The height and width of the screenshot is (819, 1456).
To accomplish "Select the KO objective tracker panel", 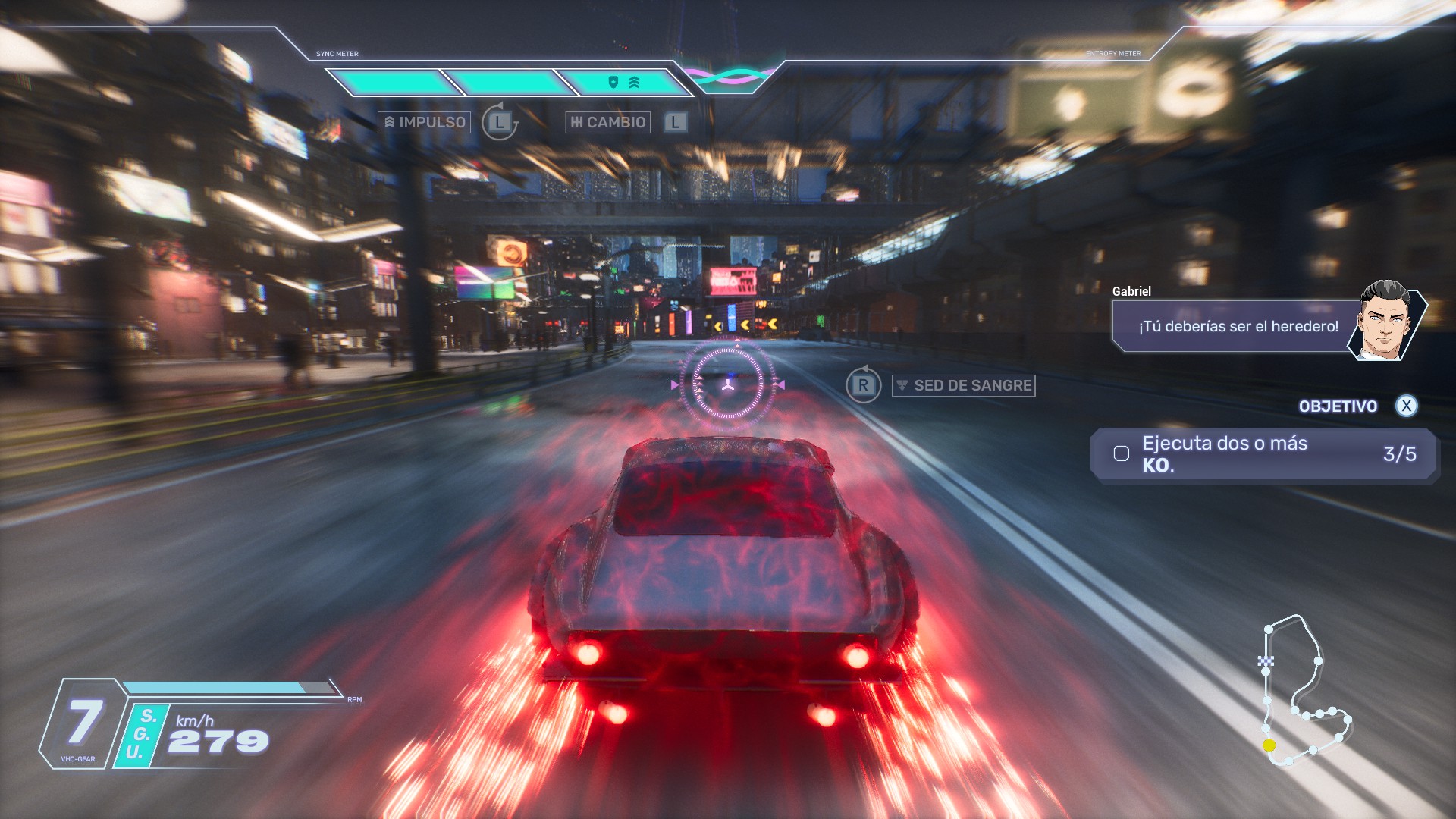I will click(1263, 454).
